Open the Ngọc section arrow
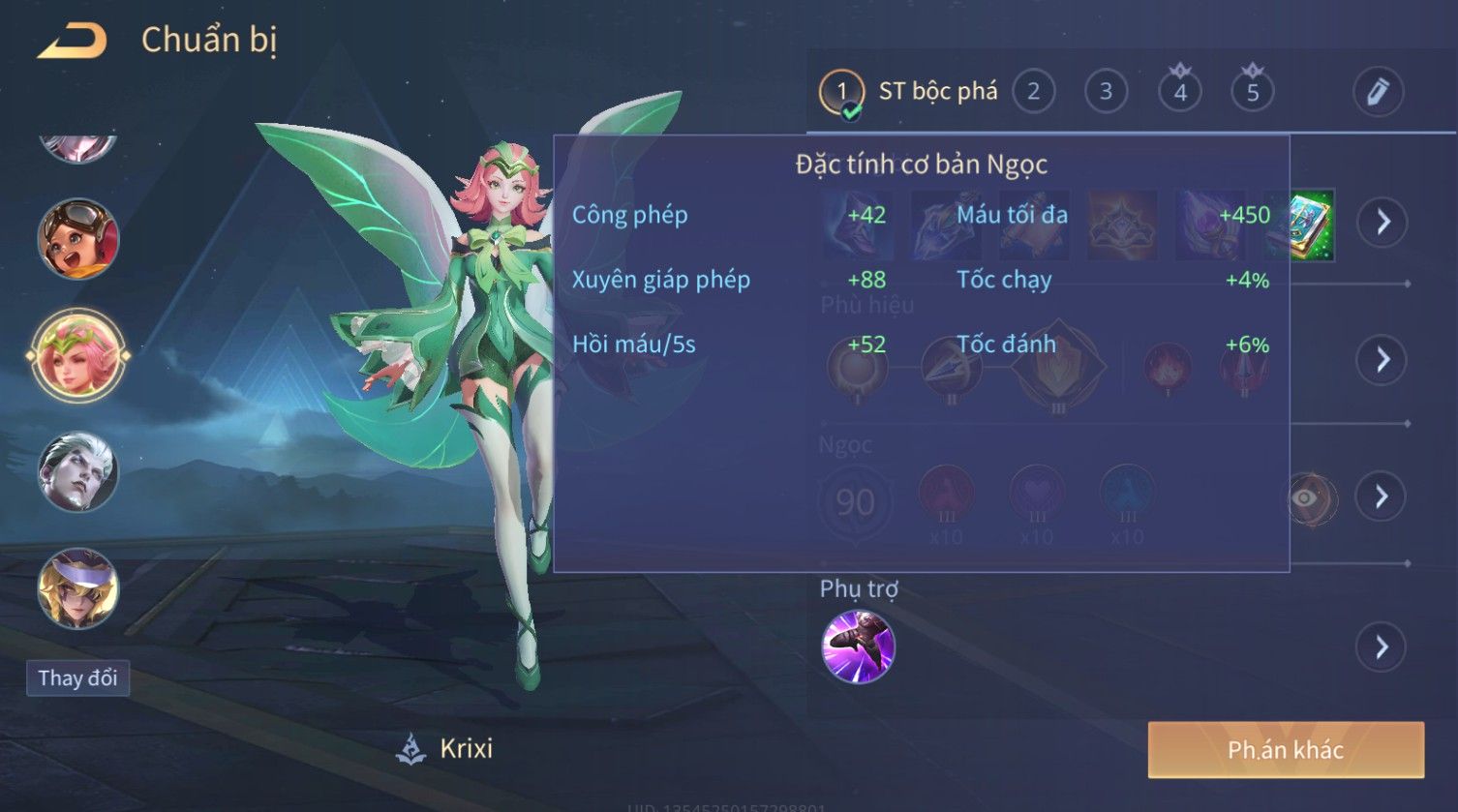The image size is (1458, 812). [x=1382, y=496]
